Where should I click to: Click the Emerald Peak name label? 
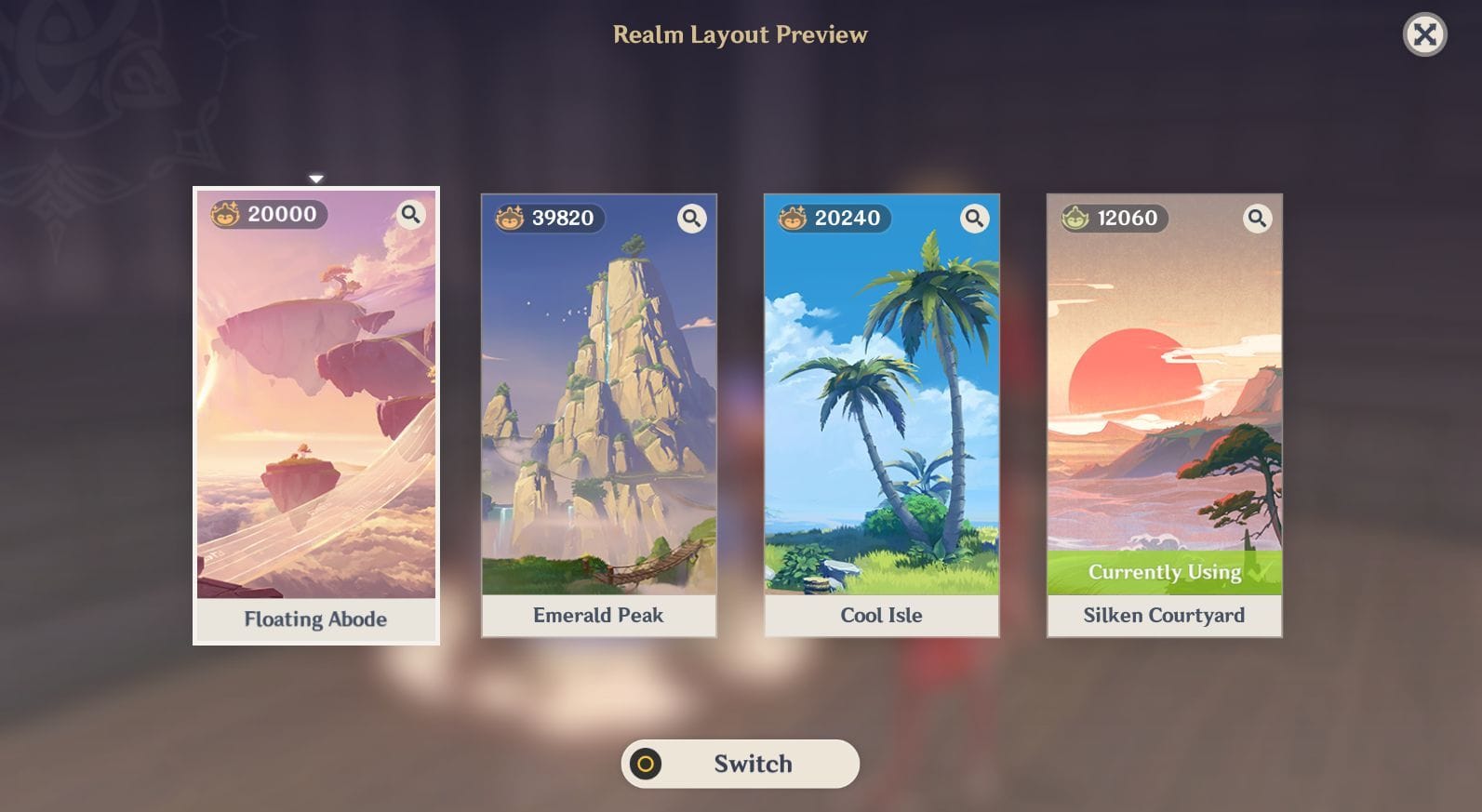tap(598, 615)
